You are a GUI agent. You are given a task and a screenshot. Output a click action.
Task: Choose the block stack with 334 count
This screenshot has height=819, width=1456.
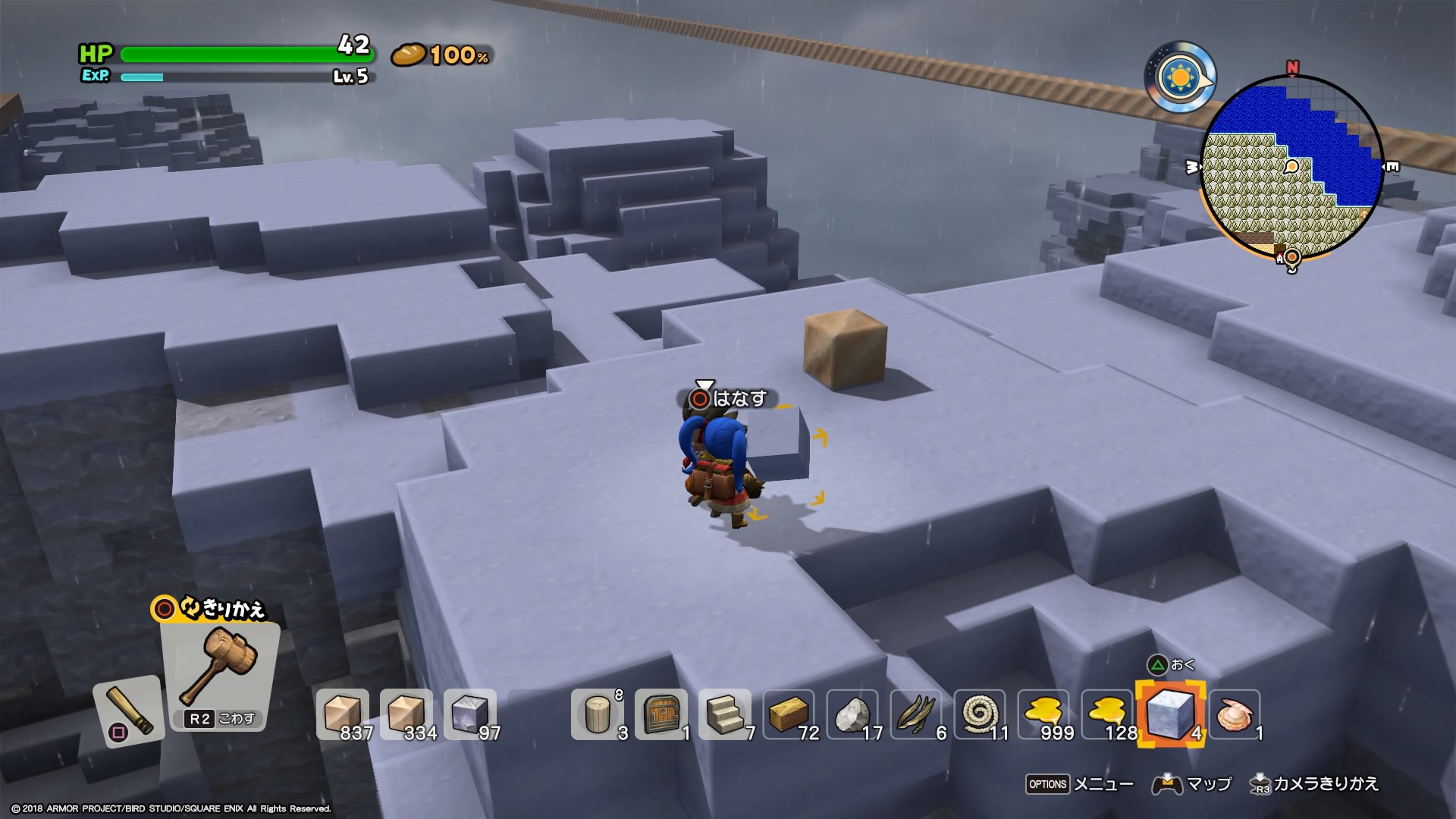point(406,714)
